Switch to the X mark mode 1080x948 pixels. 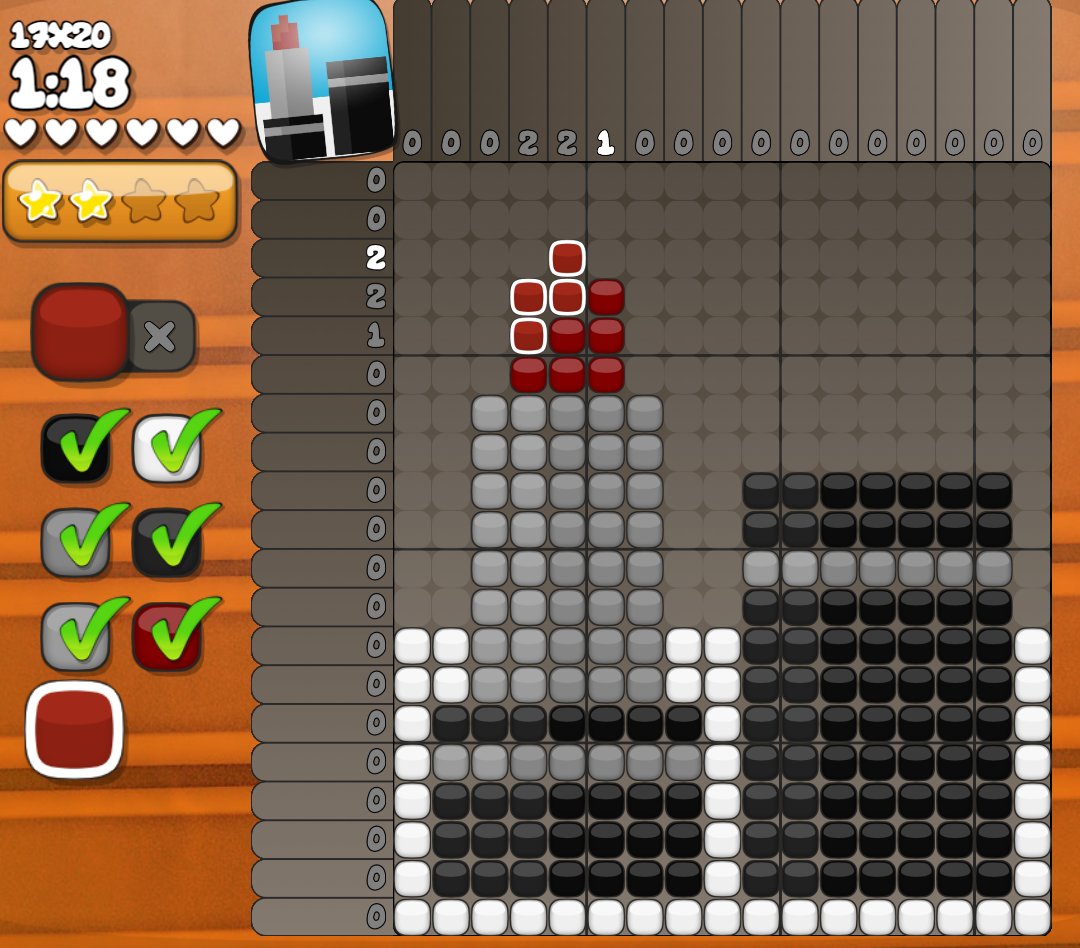(x=160, y=336)
